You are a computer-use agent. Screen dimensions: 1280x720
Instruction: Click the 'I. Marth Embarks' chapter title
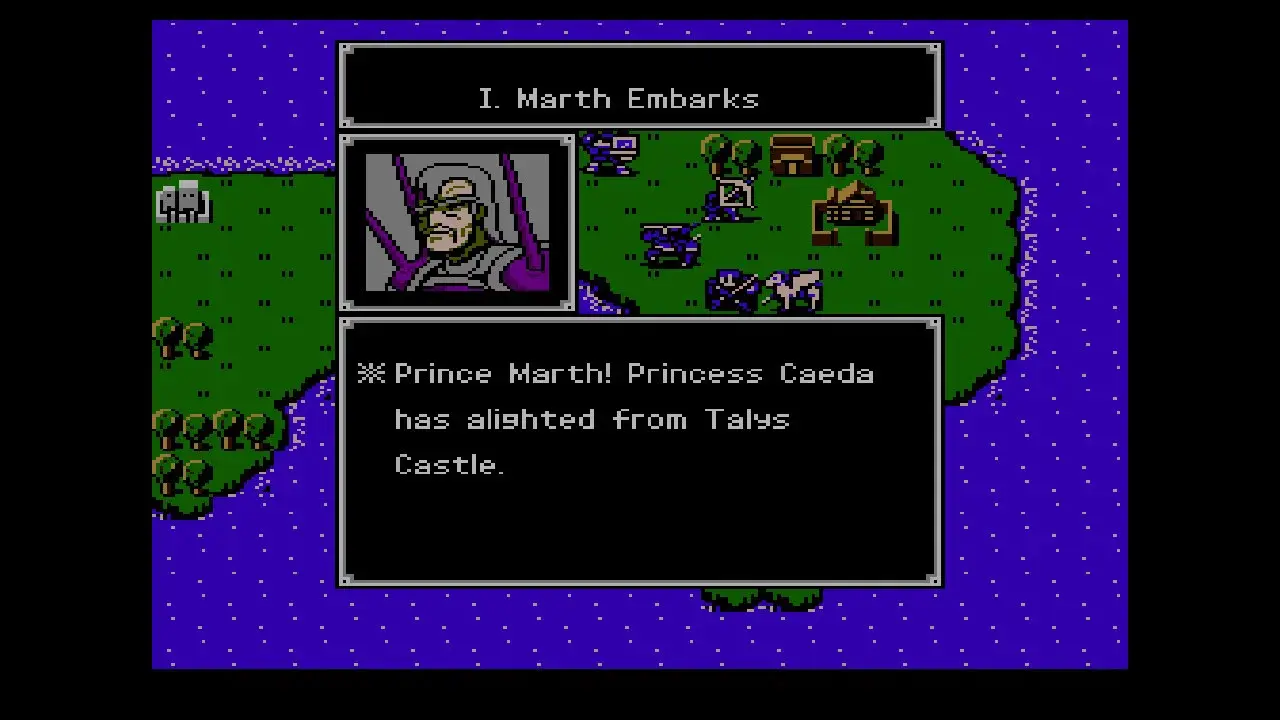618,98
